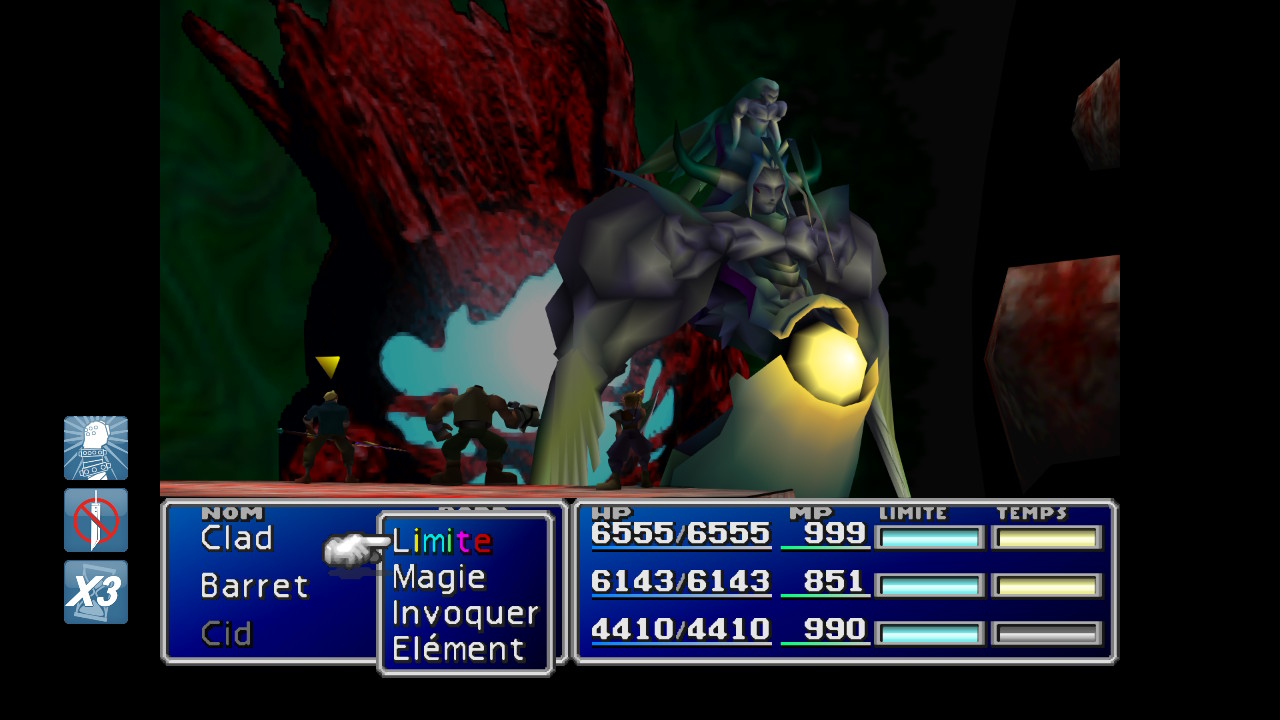The height and width of the screenshot is (720, 1280).
Task: Pick Barret in the party list
Action: point(255,586)
